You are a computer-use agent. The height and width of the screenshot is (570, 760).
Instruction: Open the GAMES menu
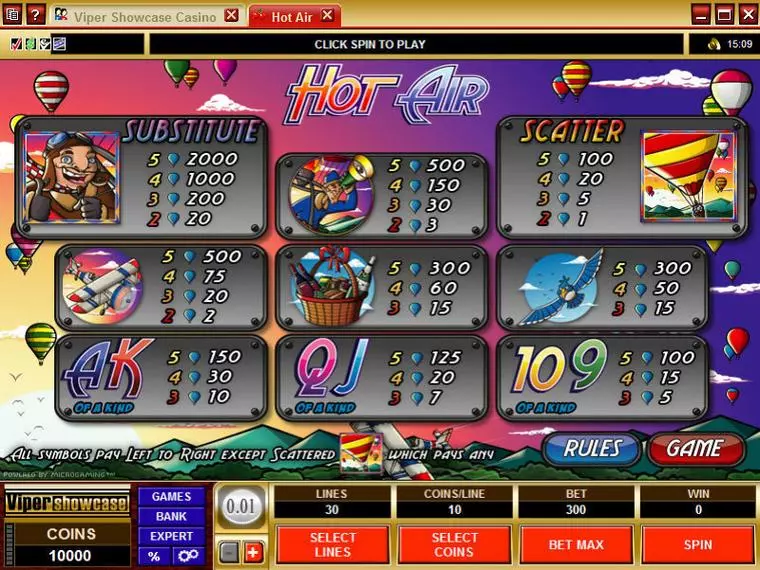[171, 497]
